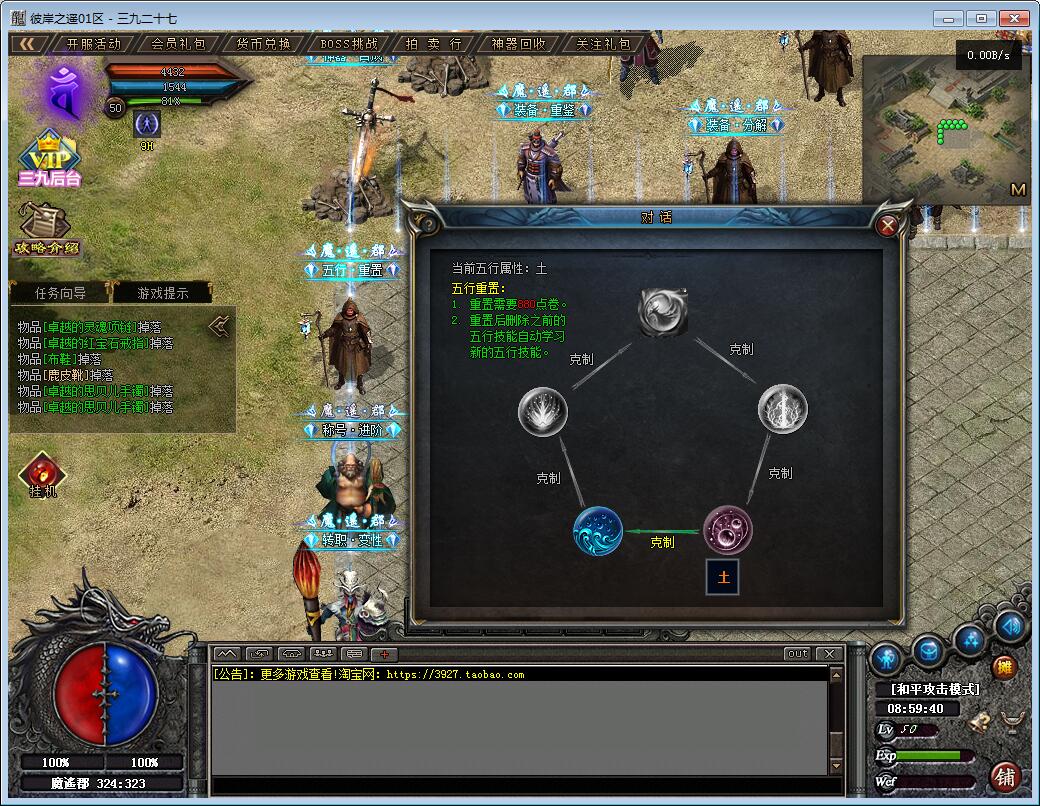Close the game window
Image resolution: width=1040 pixels, height=806 pixels.
point(1014,18)
